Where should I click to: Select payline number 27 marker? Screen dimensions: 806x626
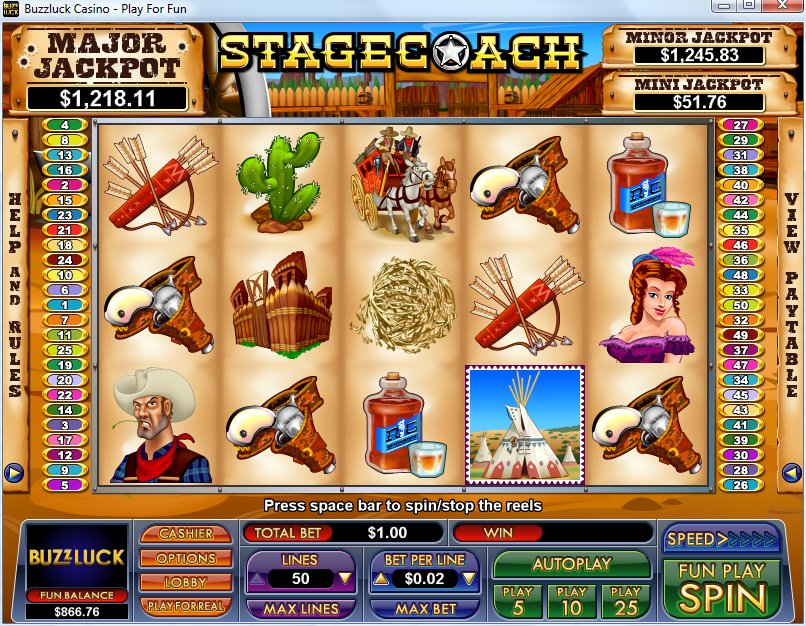741,126
